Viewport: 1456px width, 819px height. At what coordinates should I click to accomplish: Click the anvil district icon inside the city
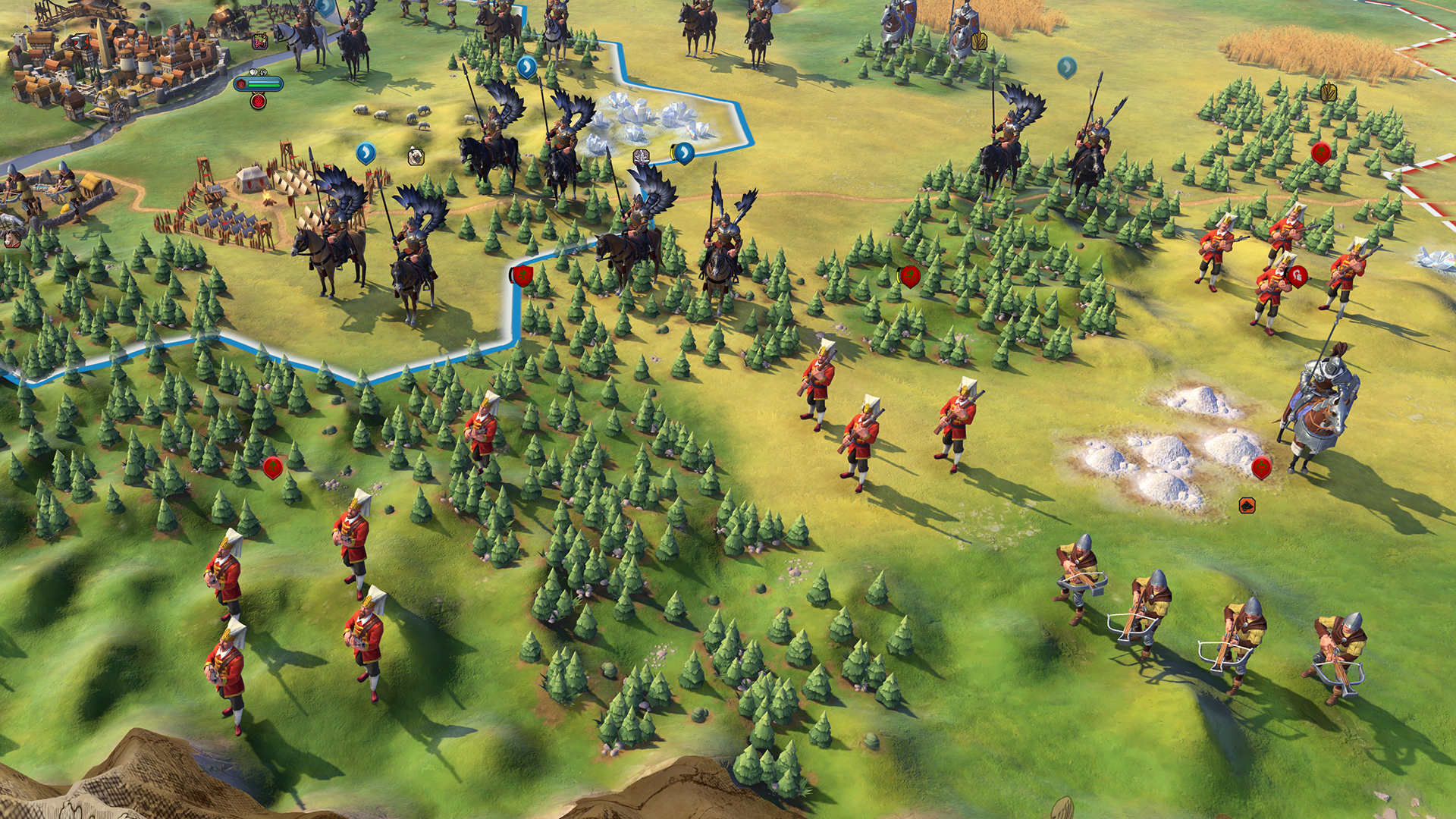click(80, 42)
